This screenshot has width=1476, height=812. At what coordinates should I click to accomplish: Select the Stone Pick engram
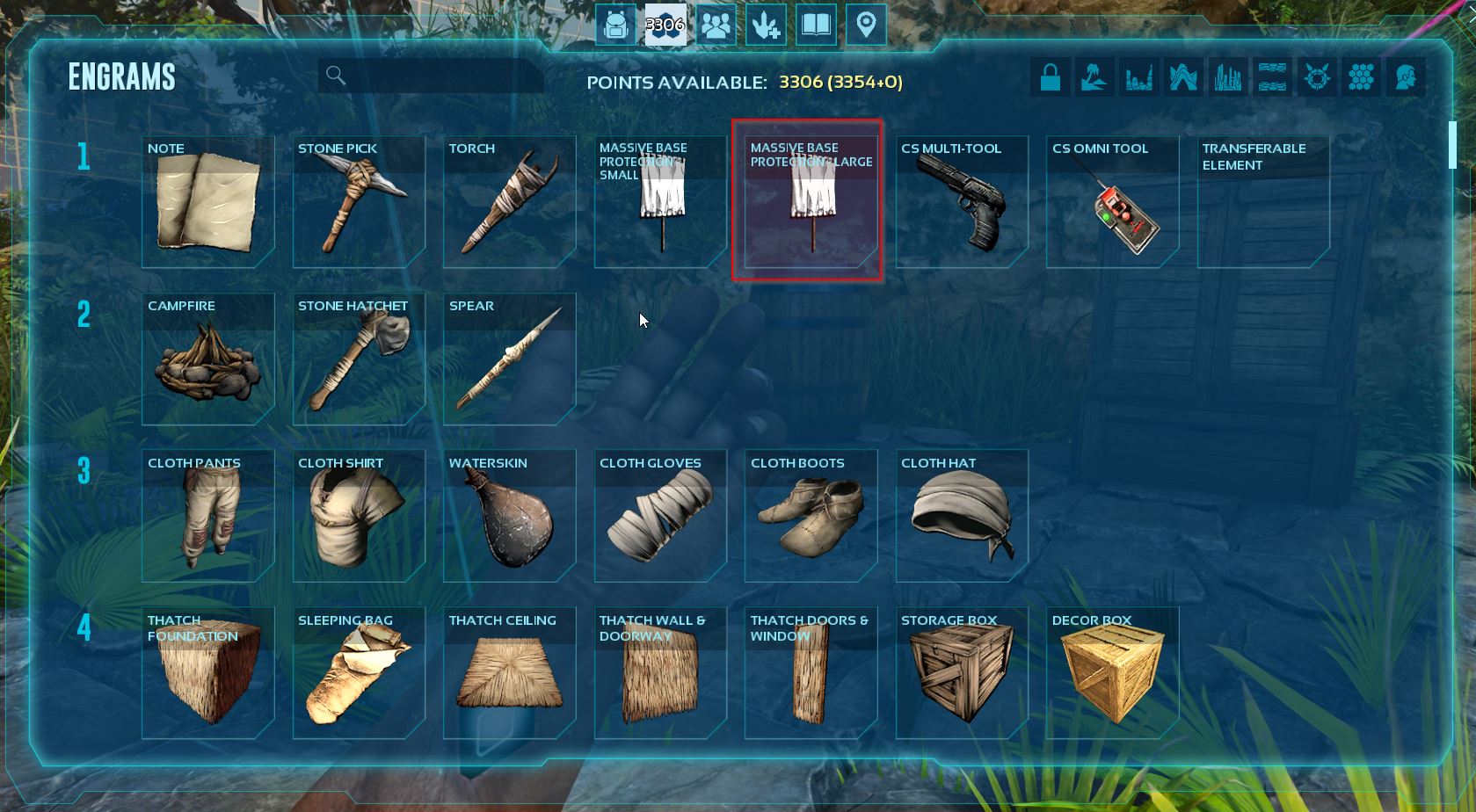coord(359,202)
